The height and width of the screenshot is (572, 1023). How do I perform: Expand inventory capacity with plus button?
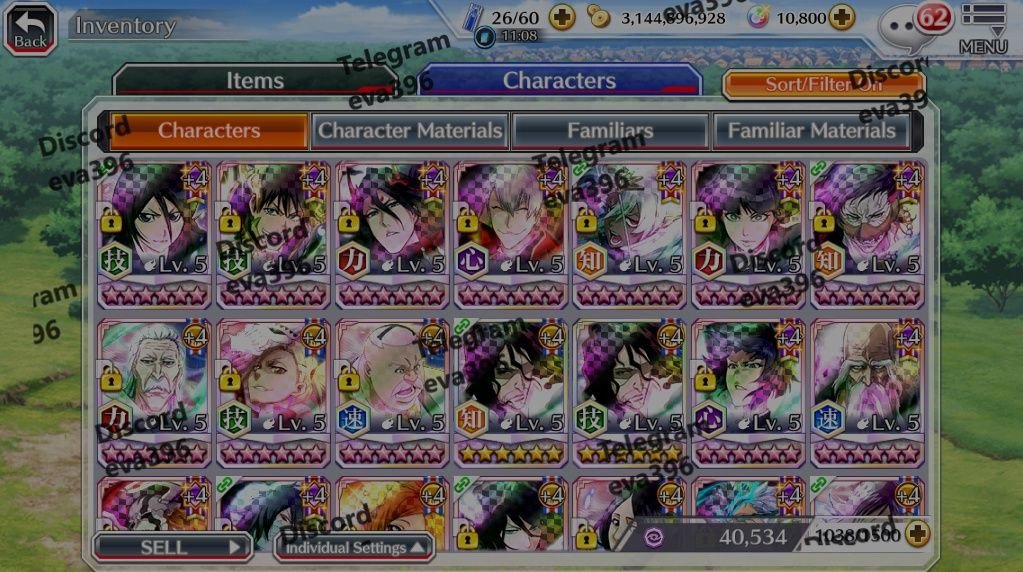(916, 535)
